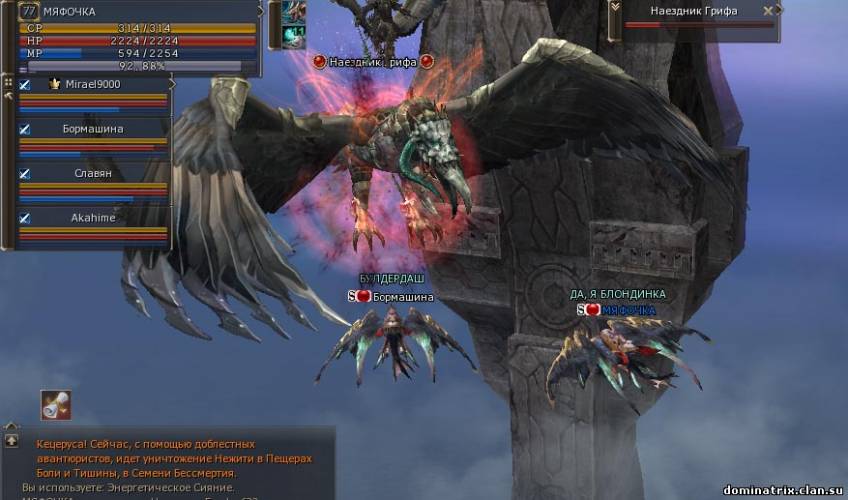Toggle the checkbox next to Славян
The height and width of the screenshot is (500, 848).
24,174
